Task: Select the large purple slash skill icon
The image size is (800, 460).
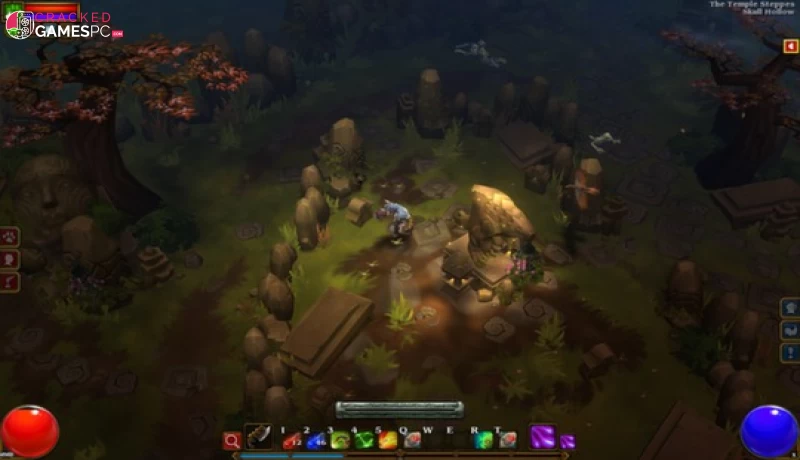Action: [x=542, y=437]
